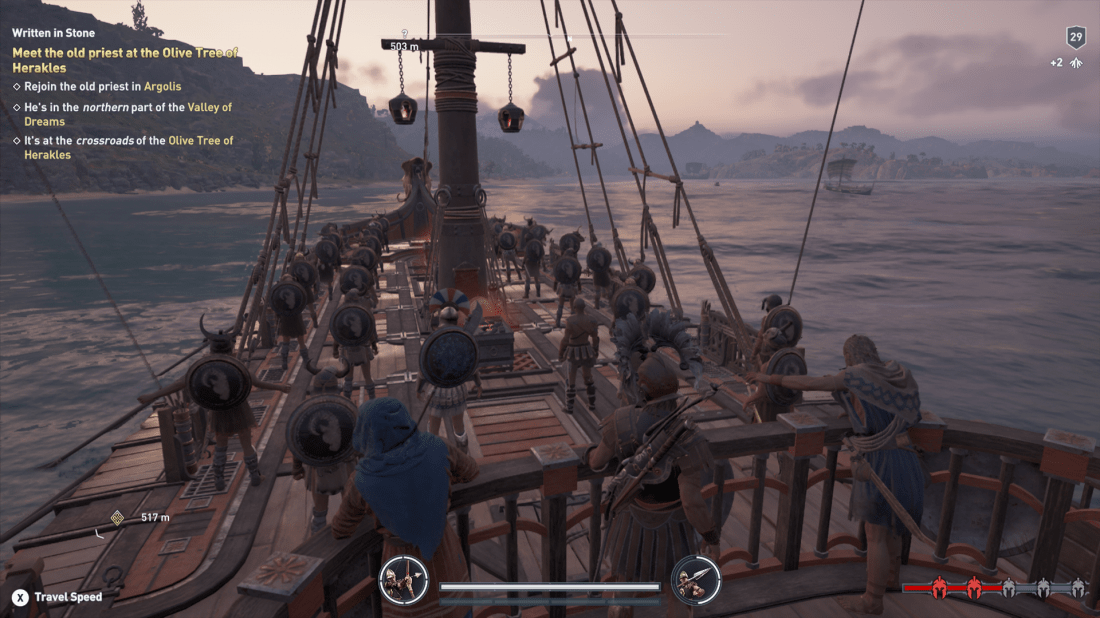The height and width of the screenshot is (618, 1100).
Task: Click the +2 ability points indicator
Action: (x=1066, y=62)
